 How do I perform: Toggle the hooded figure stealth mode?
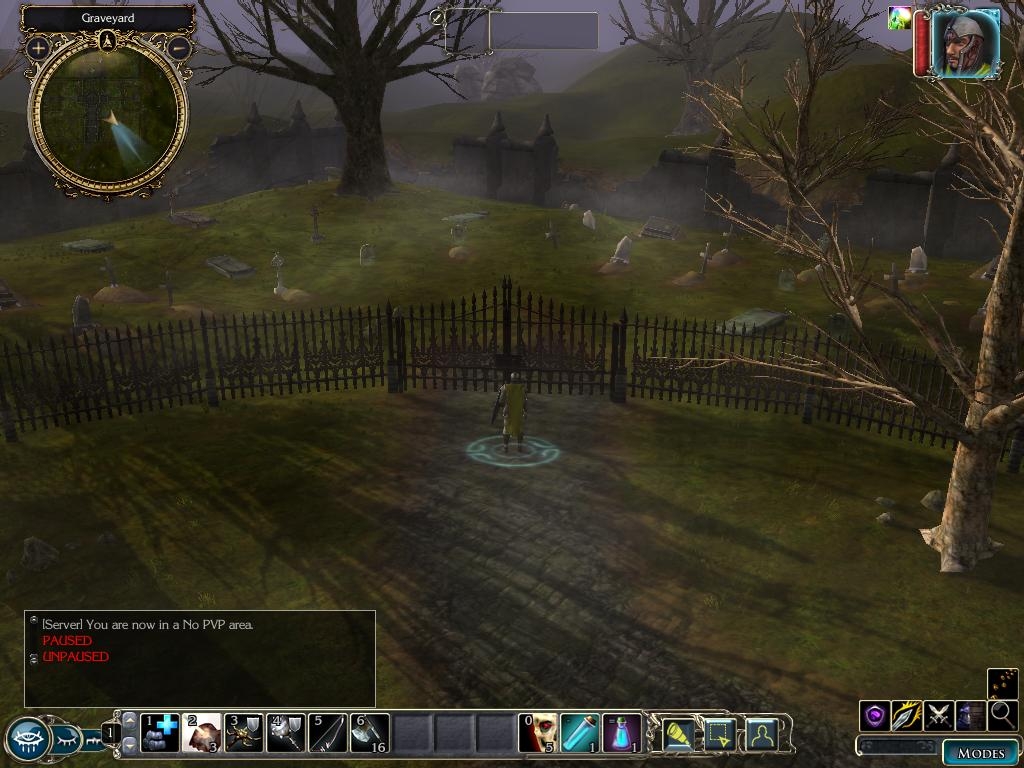coord(971,715)
